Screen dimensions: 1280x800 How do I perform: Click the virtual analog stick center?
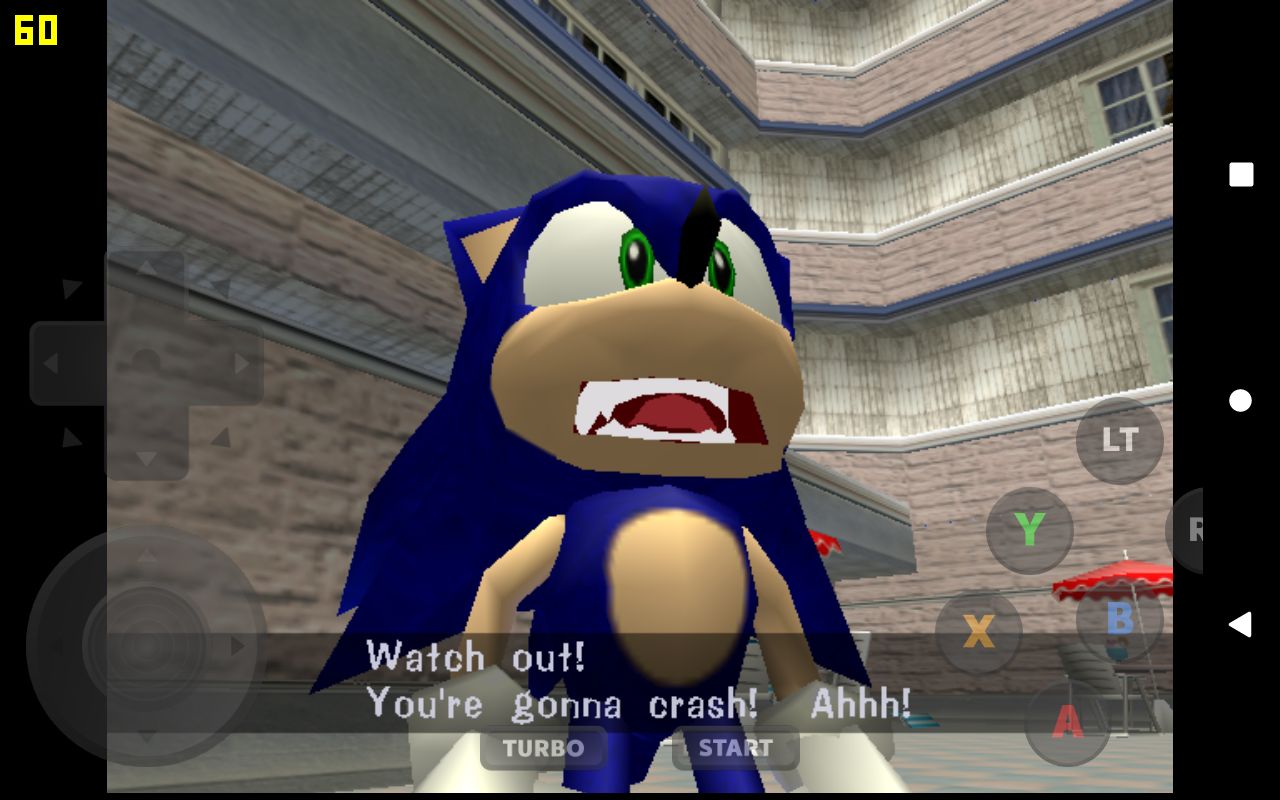(x=146, y=646)
